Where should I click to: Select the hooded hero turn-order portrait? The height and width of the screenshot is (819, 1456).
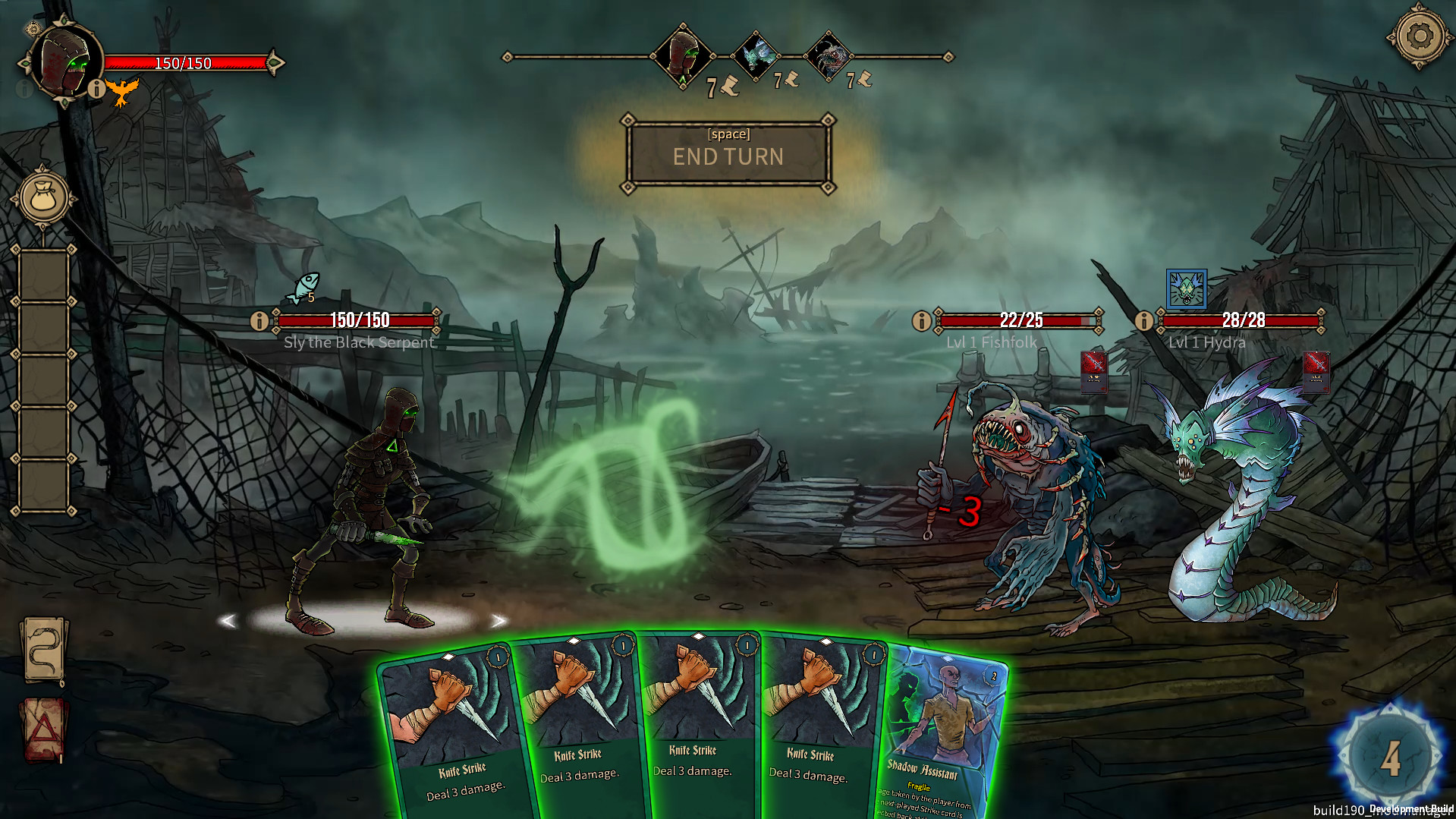[x=682, y=55]
